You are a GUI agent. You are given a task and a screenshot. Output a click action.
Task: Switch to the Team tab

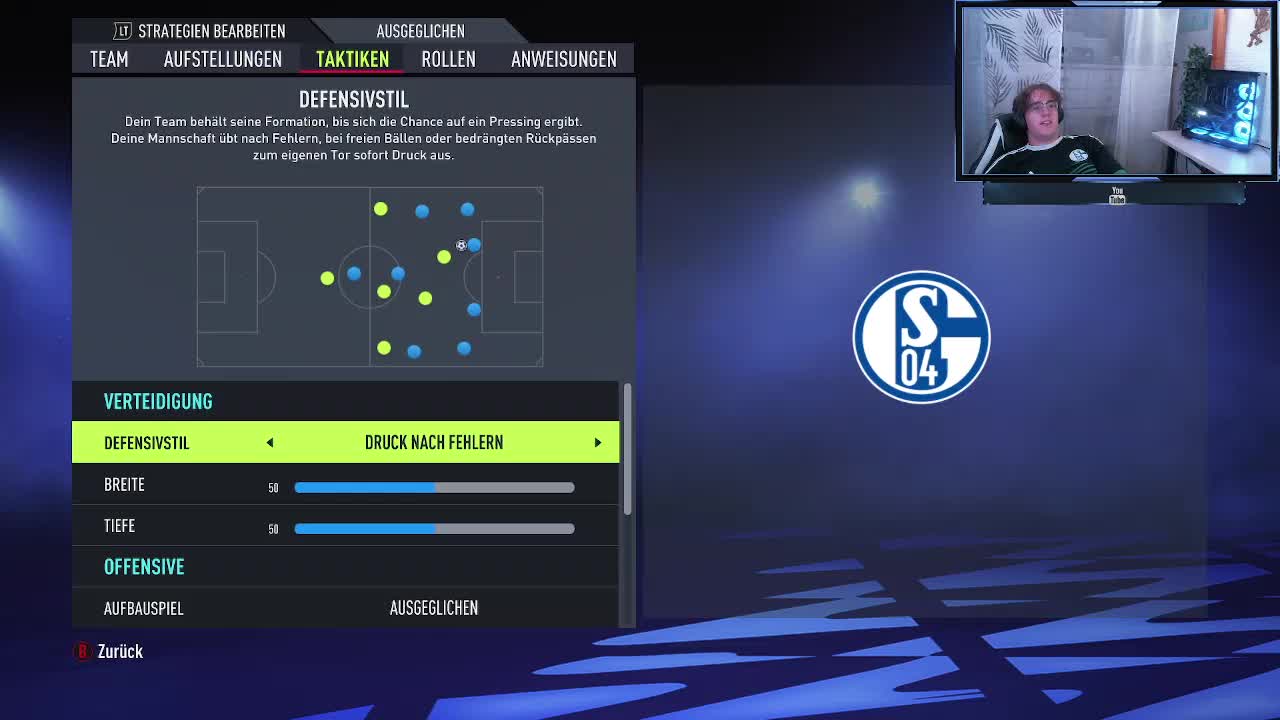pyautogui.click(x=109, y=59)
